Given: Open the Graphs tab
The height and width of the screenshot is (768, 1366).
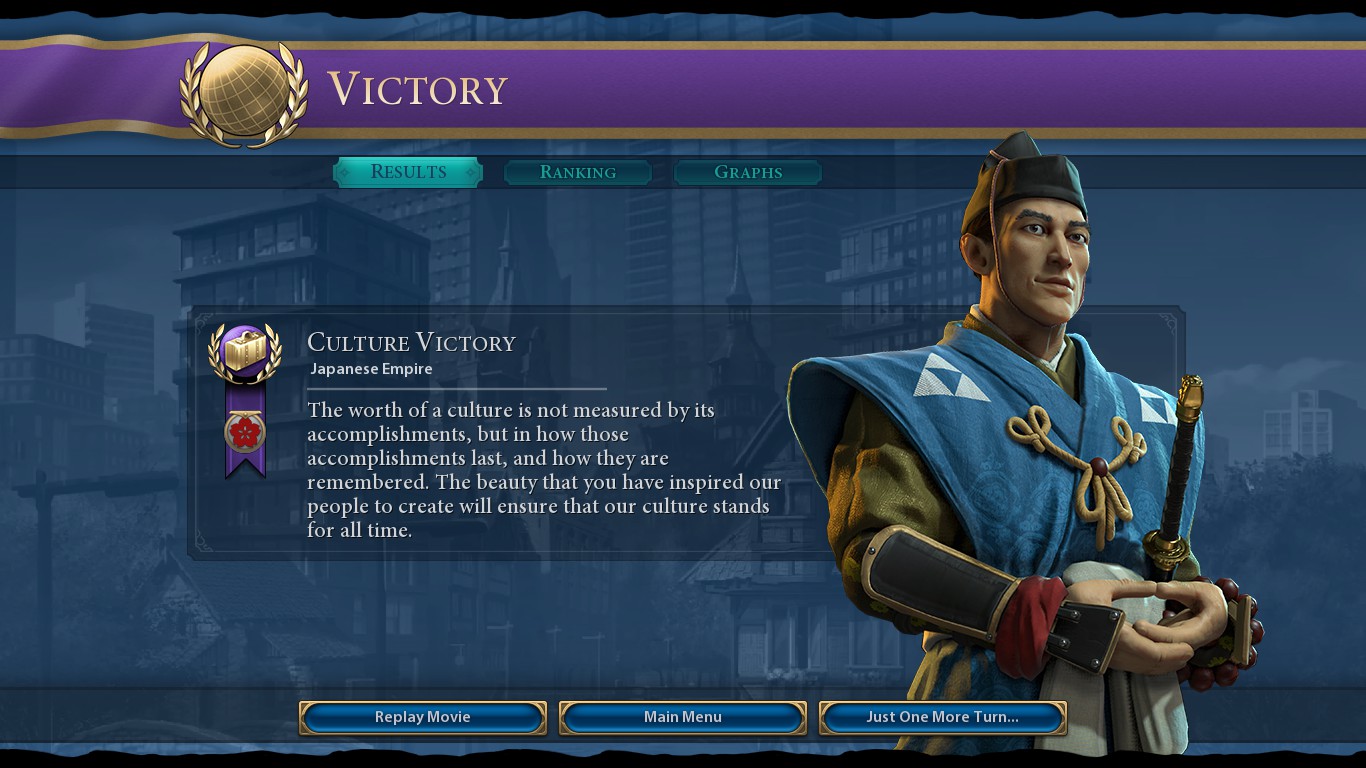Looking at the screenshot, I should click(x=748, y=172).
